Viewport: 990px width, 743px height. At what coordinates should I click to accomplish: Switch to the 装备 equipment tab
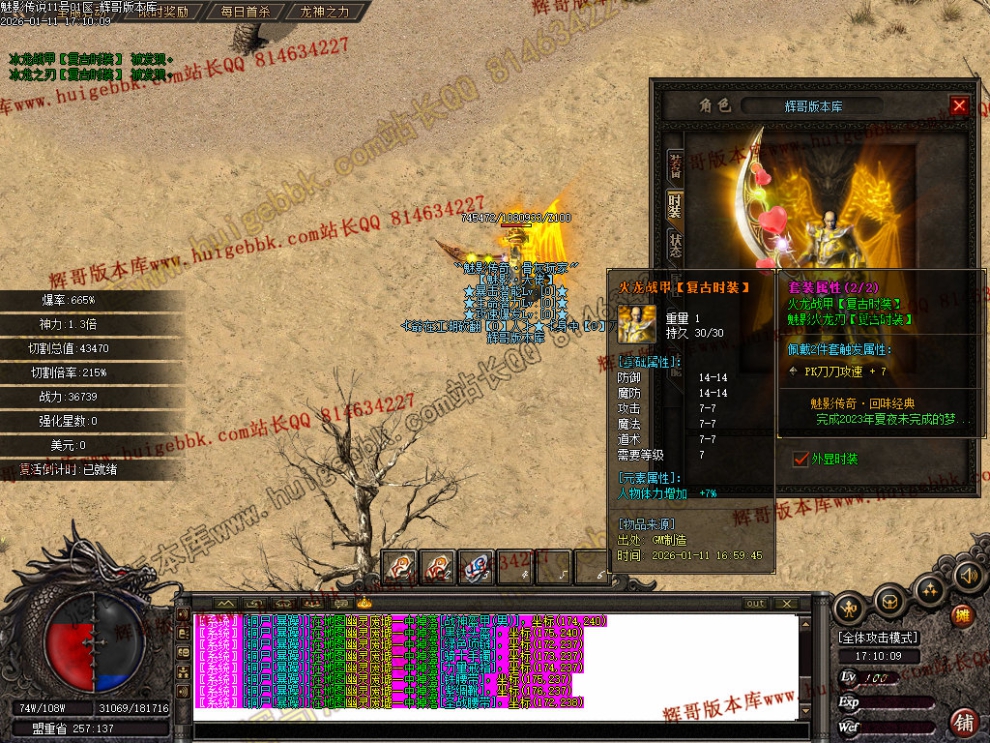676,166
